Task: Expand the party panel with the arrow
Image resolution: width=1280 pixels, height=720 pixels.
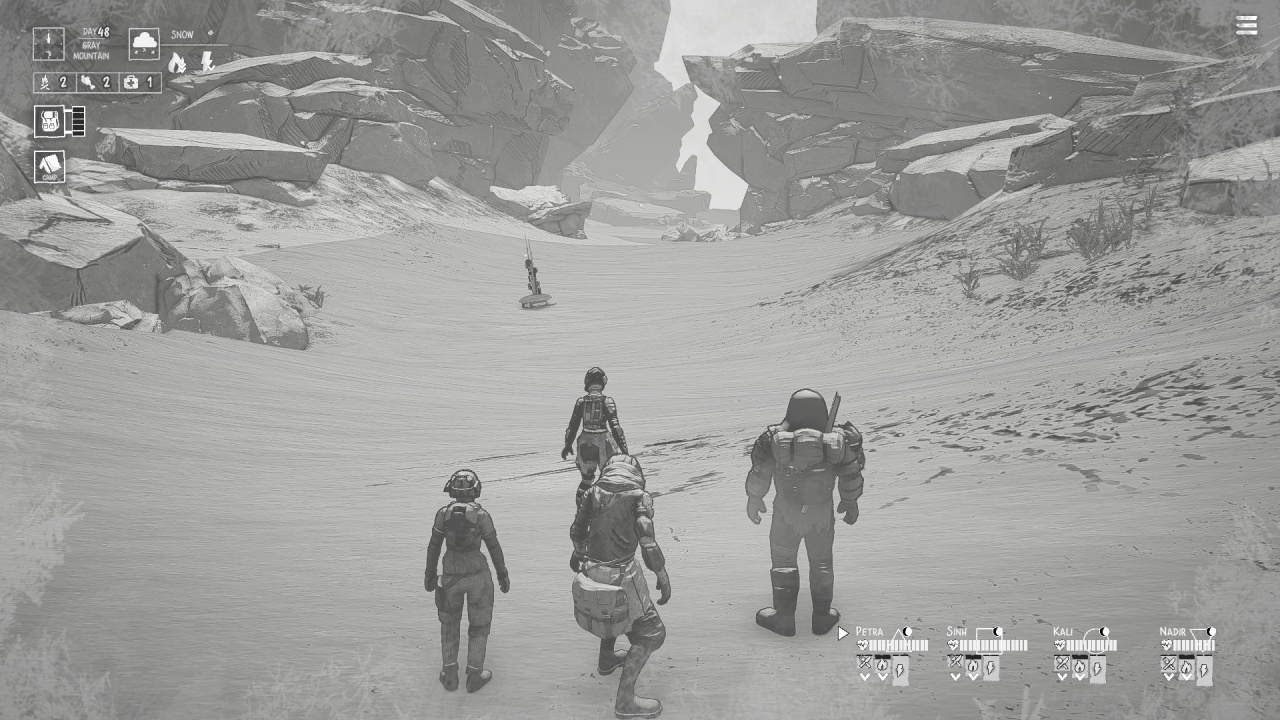Action: 843,632
